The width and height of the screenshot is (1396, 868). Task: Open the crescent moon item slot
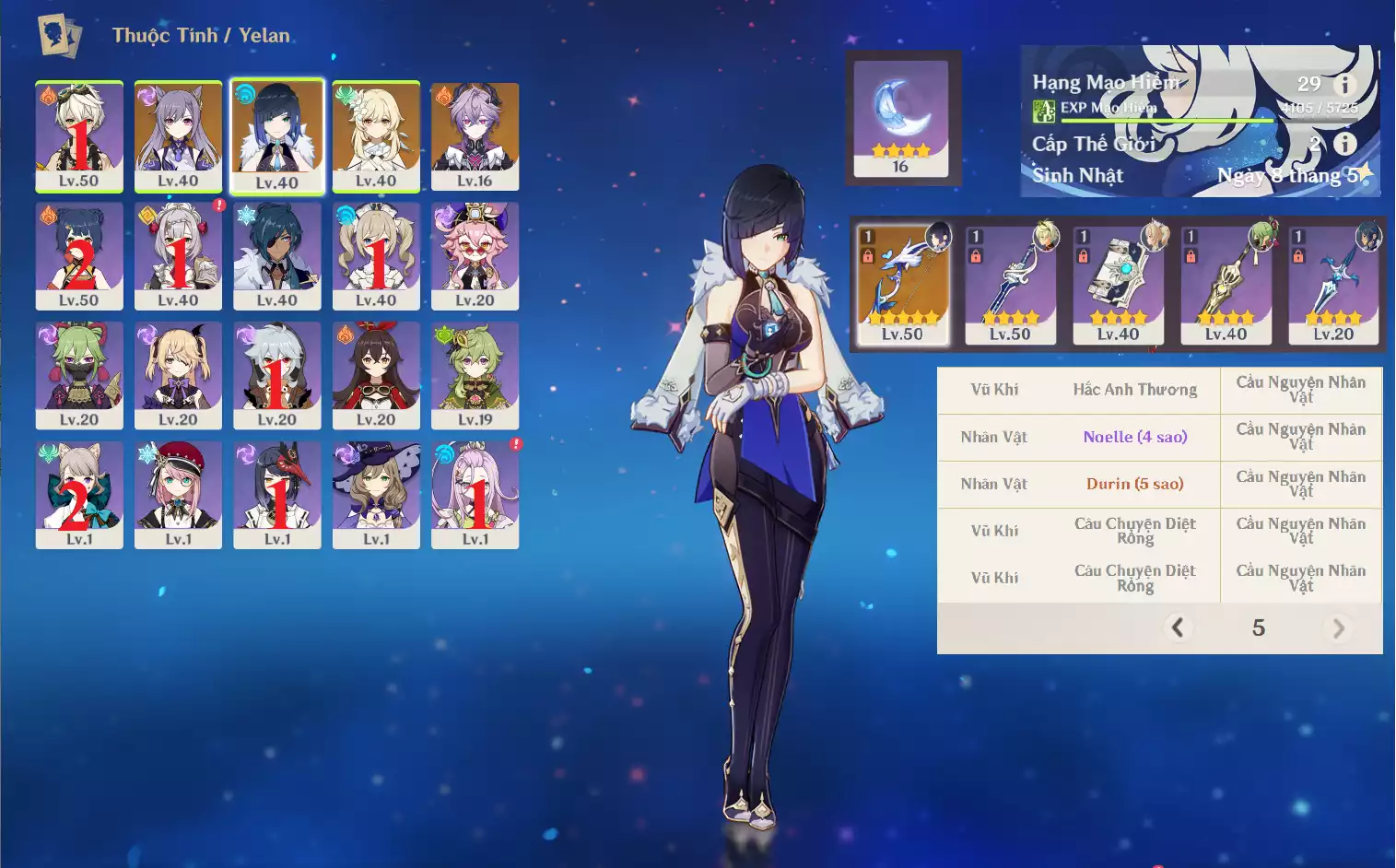tap(900, 118)
